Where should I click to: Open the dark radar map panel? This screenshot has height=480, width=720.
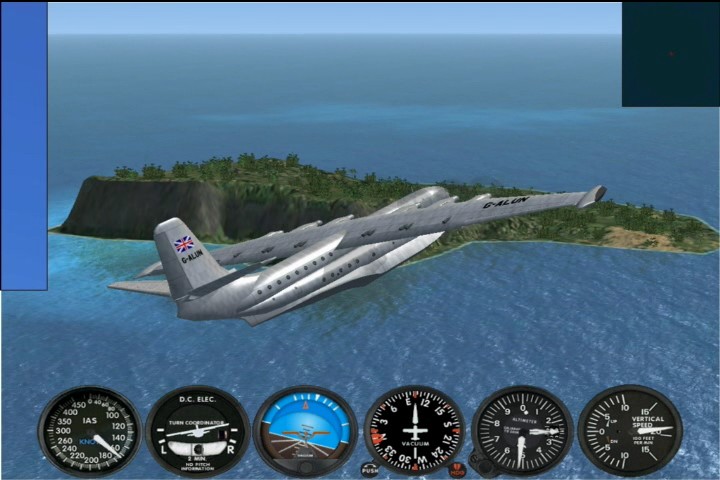point(670,54)
